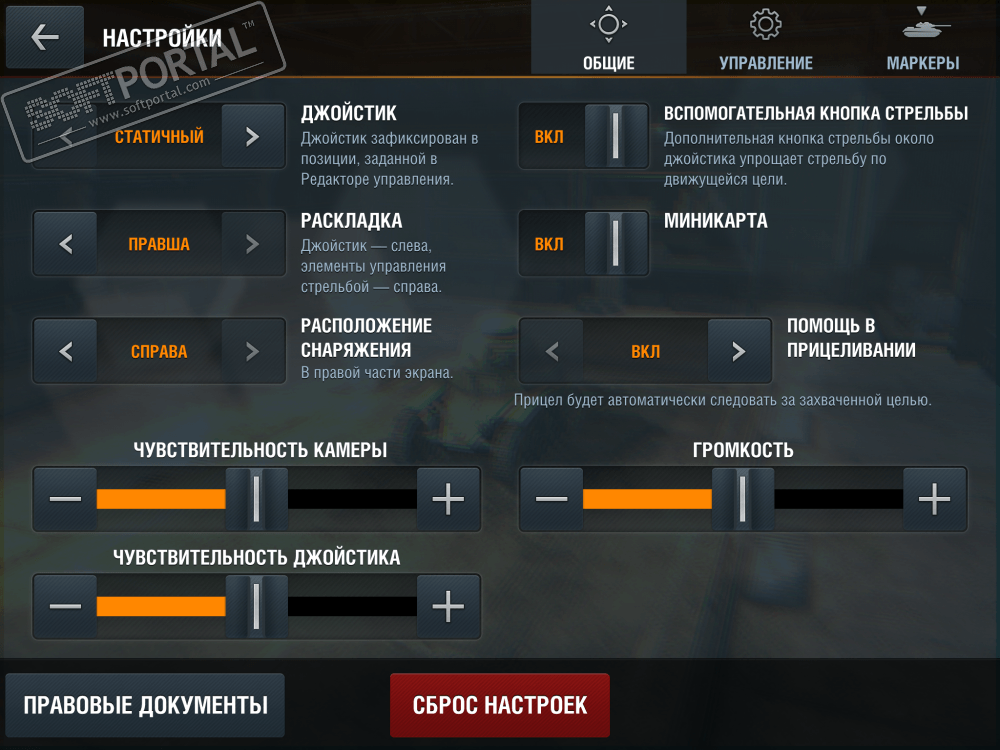Go back using the arrow button
1000x750 pixels.
[x=45, y=38]
